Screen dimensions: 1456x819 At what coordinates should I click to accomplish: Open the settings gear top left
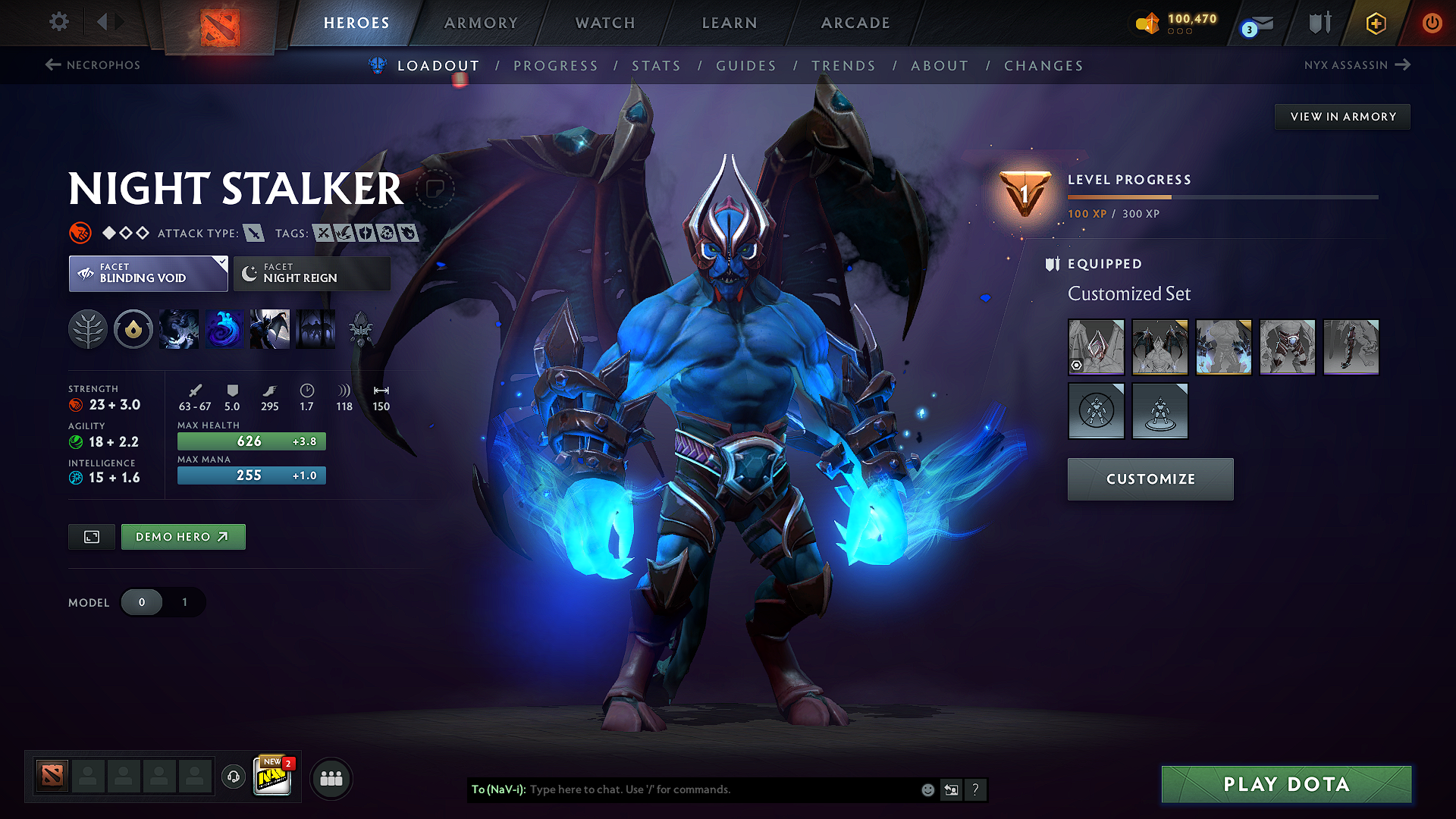coord(58,22)
